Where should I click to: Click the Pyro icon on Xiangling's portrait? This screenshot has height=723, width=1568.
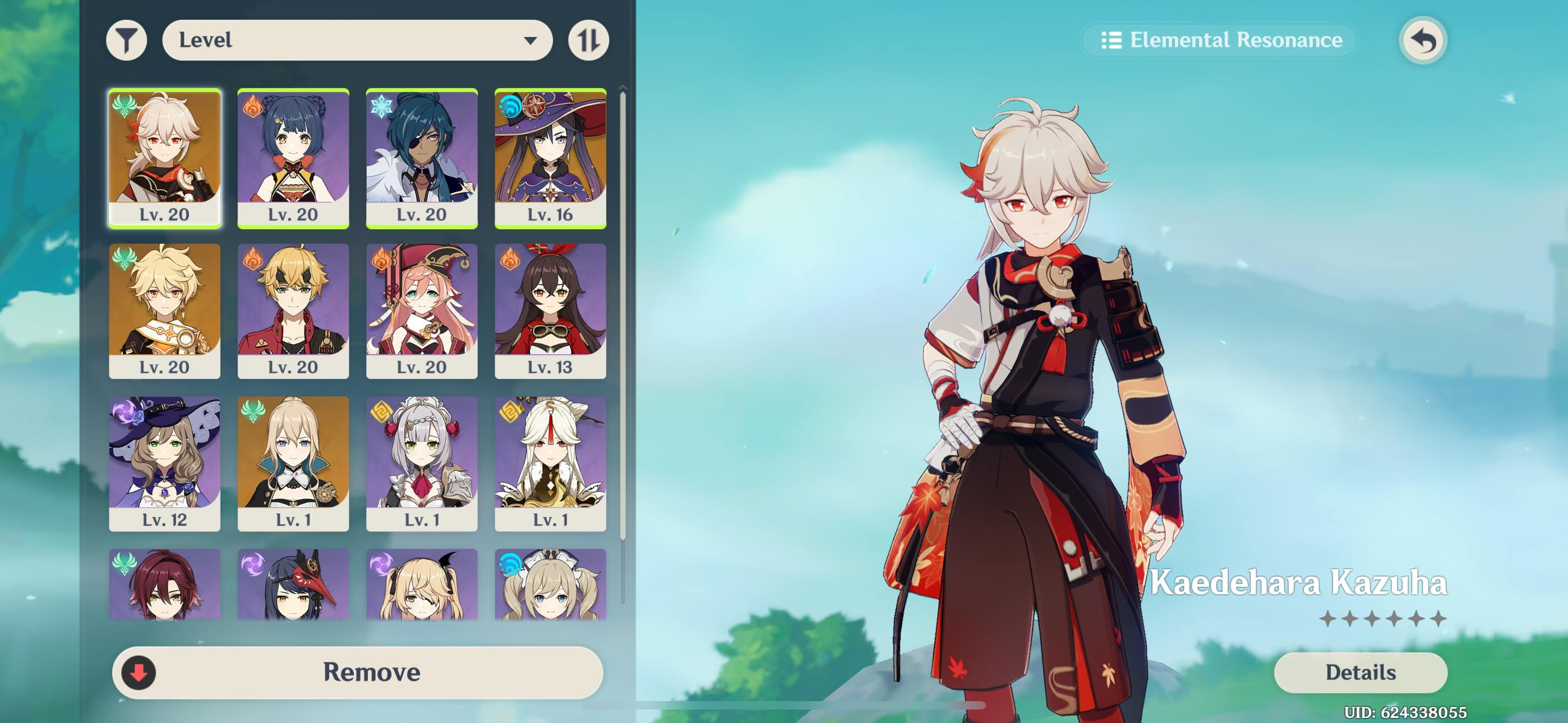(x=252, y=107)
